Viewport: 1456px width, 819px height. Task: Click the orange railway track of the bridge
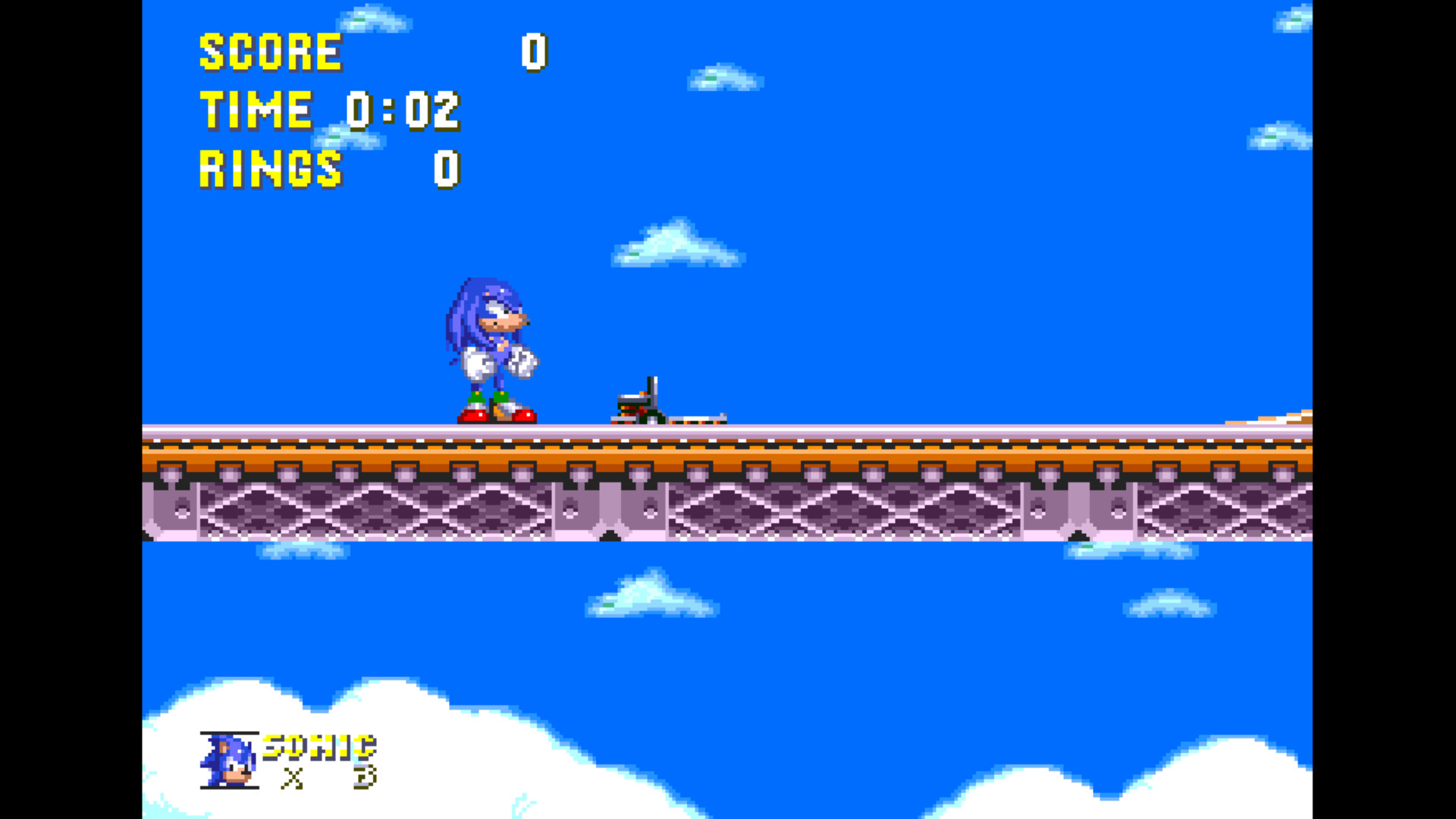910,455
